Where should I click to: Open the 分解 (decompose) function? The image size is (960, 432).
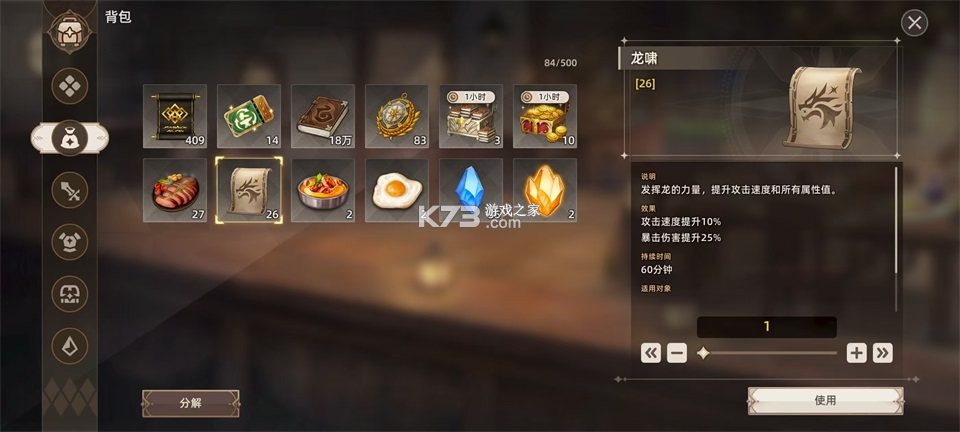(x=190, y=403)
